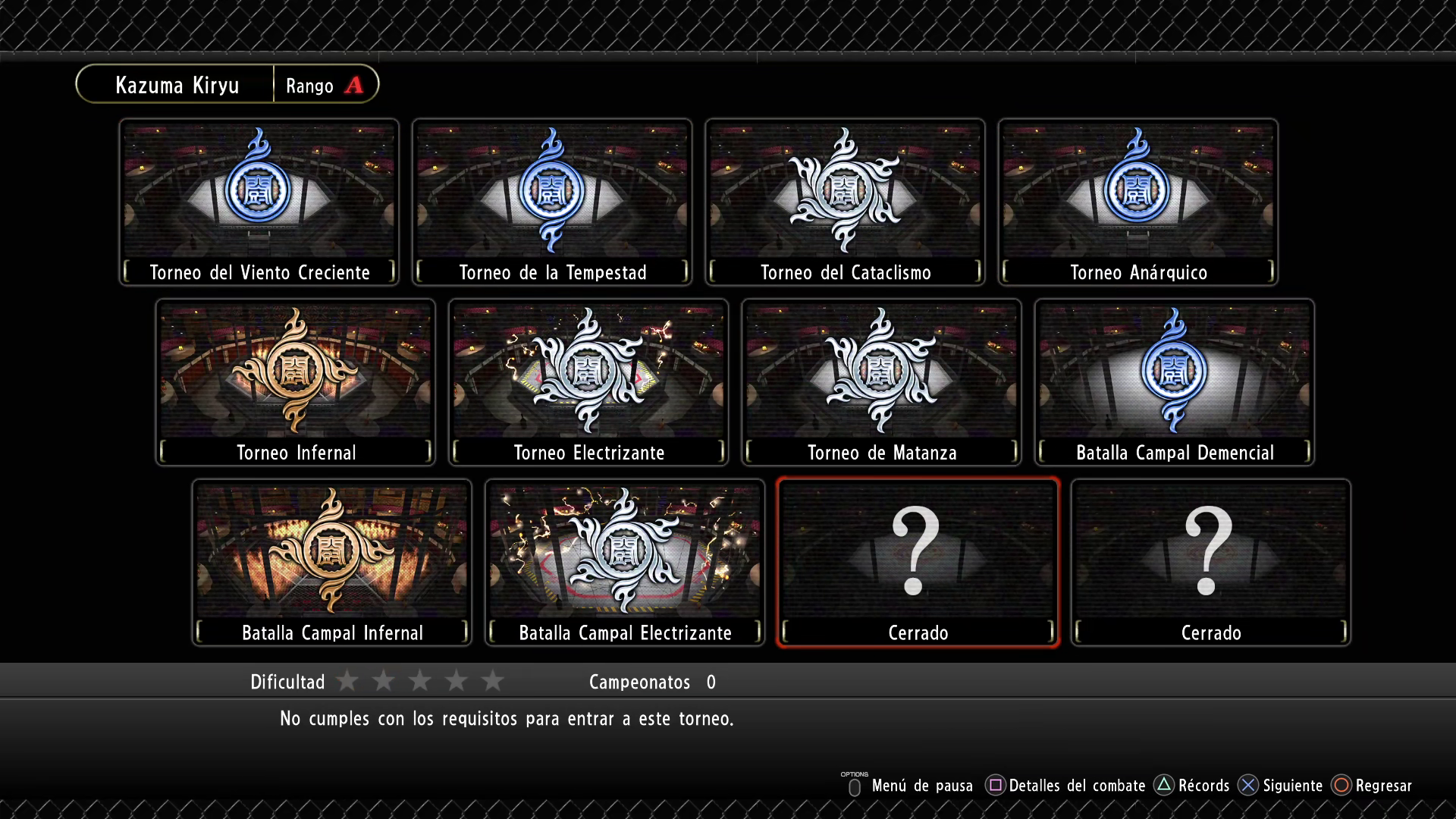The width and height of the screenshot is (1456, 819).
Task: Choose the Torneo de la Tempestad tournament
Action: pyautogui.click(x=552, y=202)
